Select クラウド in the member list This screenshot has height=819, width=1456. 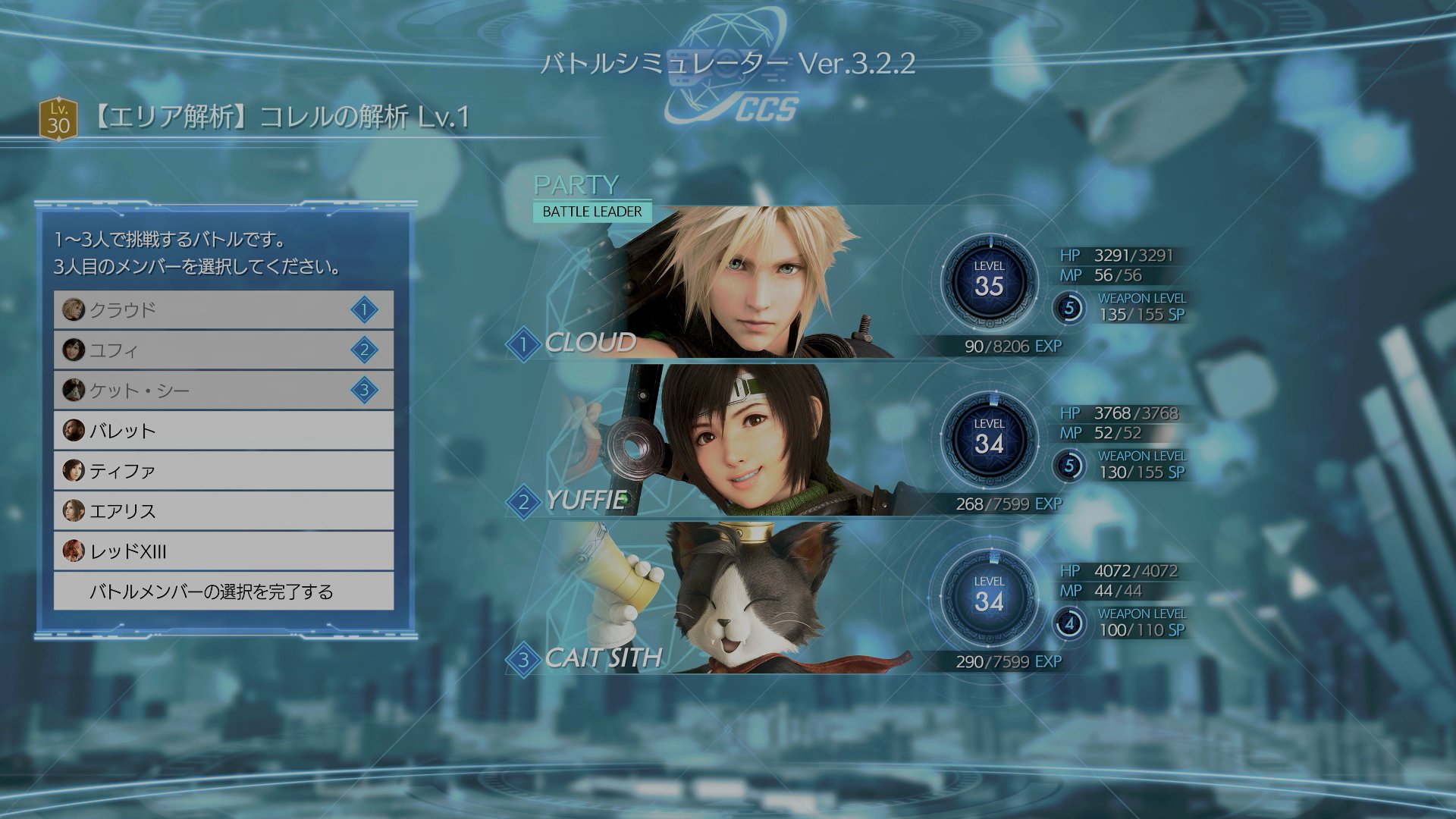click(224, 309)
